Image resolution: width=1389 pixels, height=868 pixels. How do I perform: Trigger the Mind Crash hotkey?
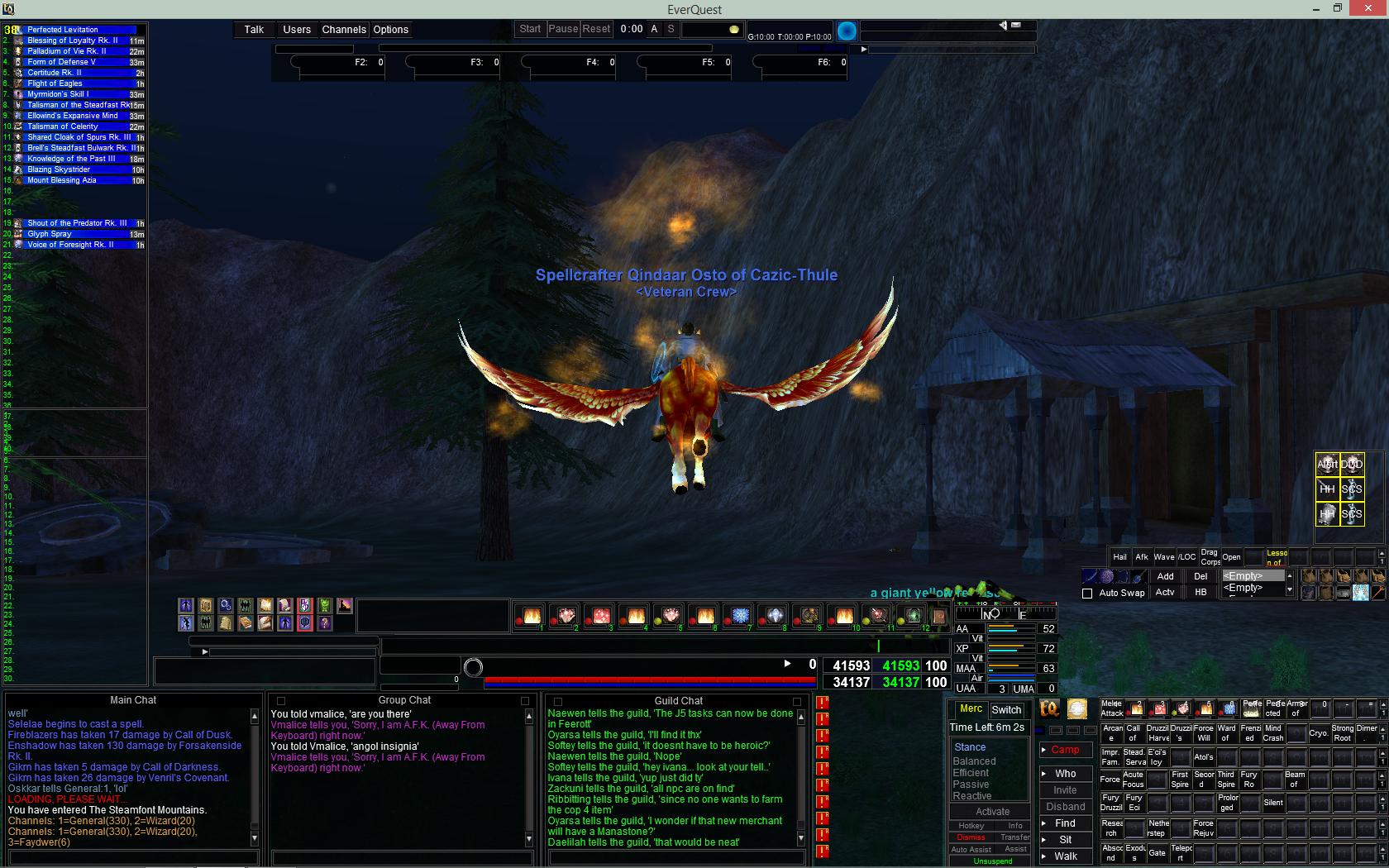[x=1273, y=733]
